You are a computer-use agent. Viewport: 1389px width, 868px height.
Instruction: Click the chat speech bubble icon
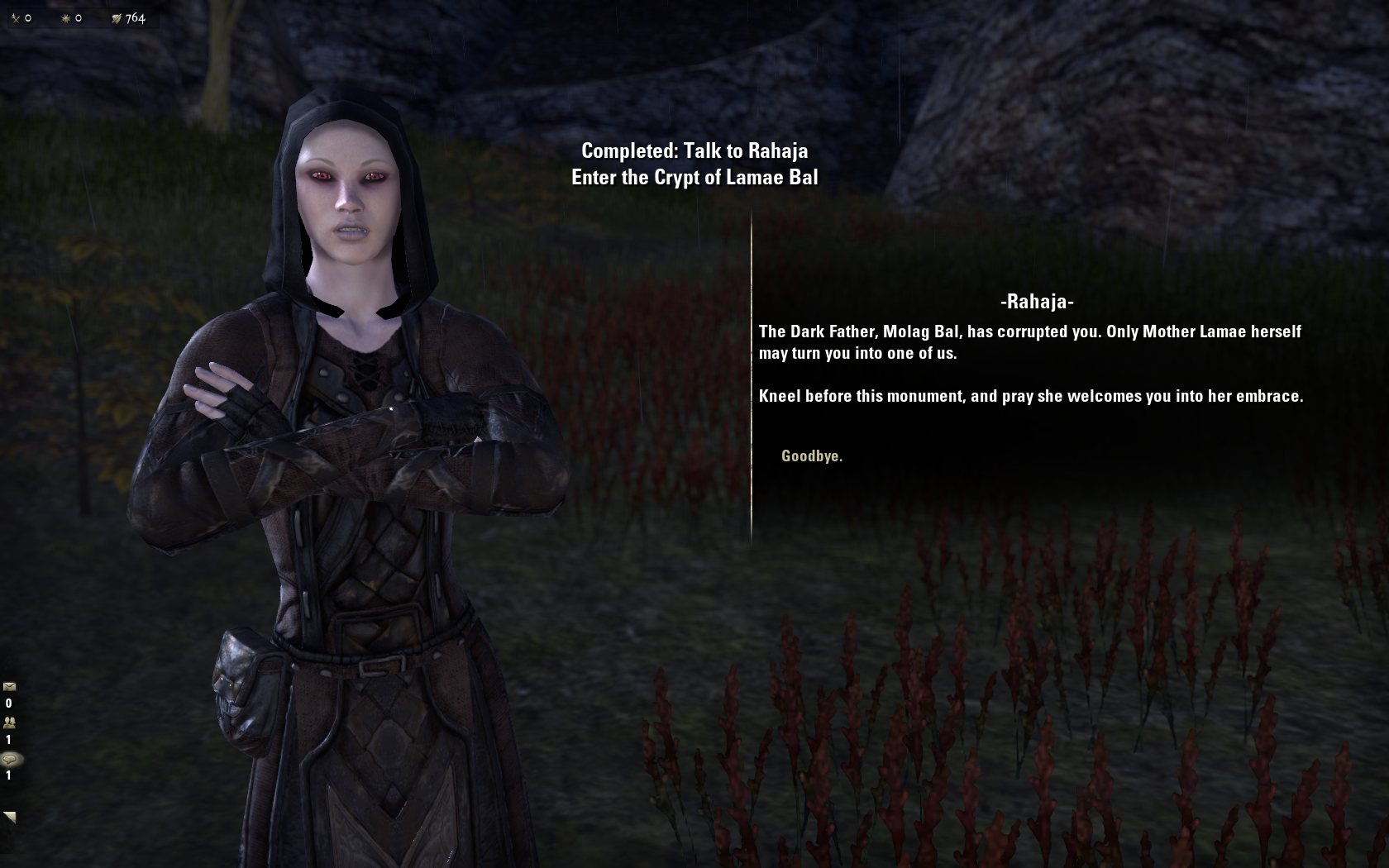pyautogui.click(x=10, y=759)
